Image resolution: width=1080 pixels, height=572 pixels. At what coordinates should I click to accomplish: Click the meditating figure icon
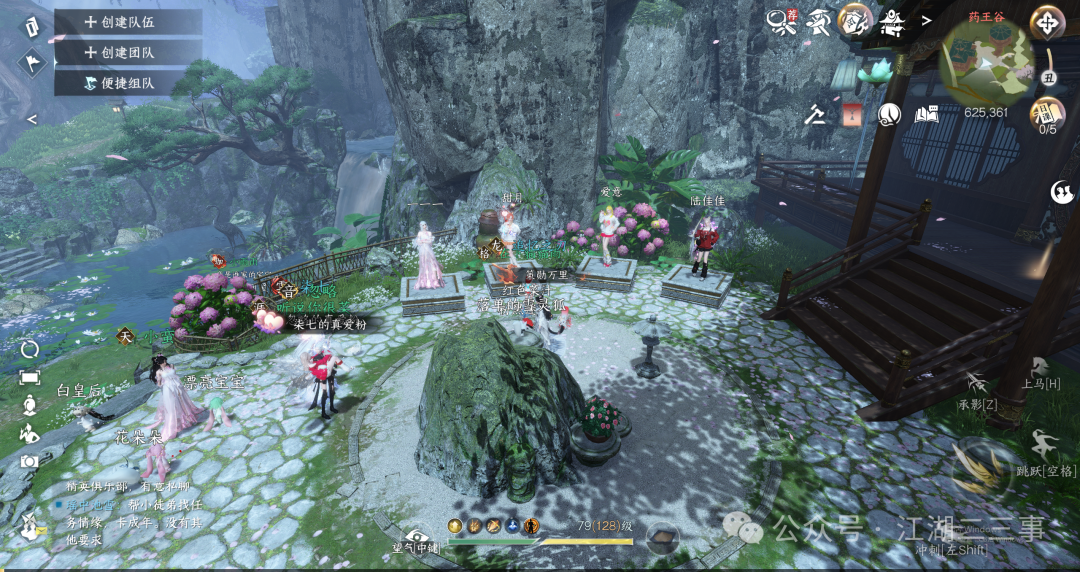30,405
